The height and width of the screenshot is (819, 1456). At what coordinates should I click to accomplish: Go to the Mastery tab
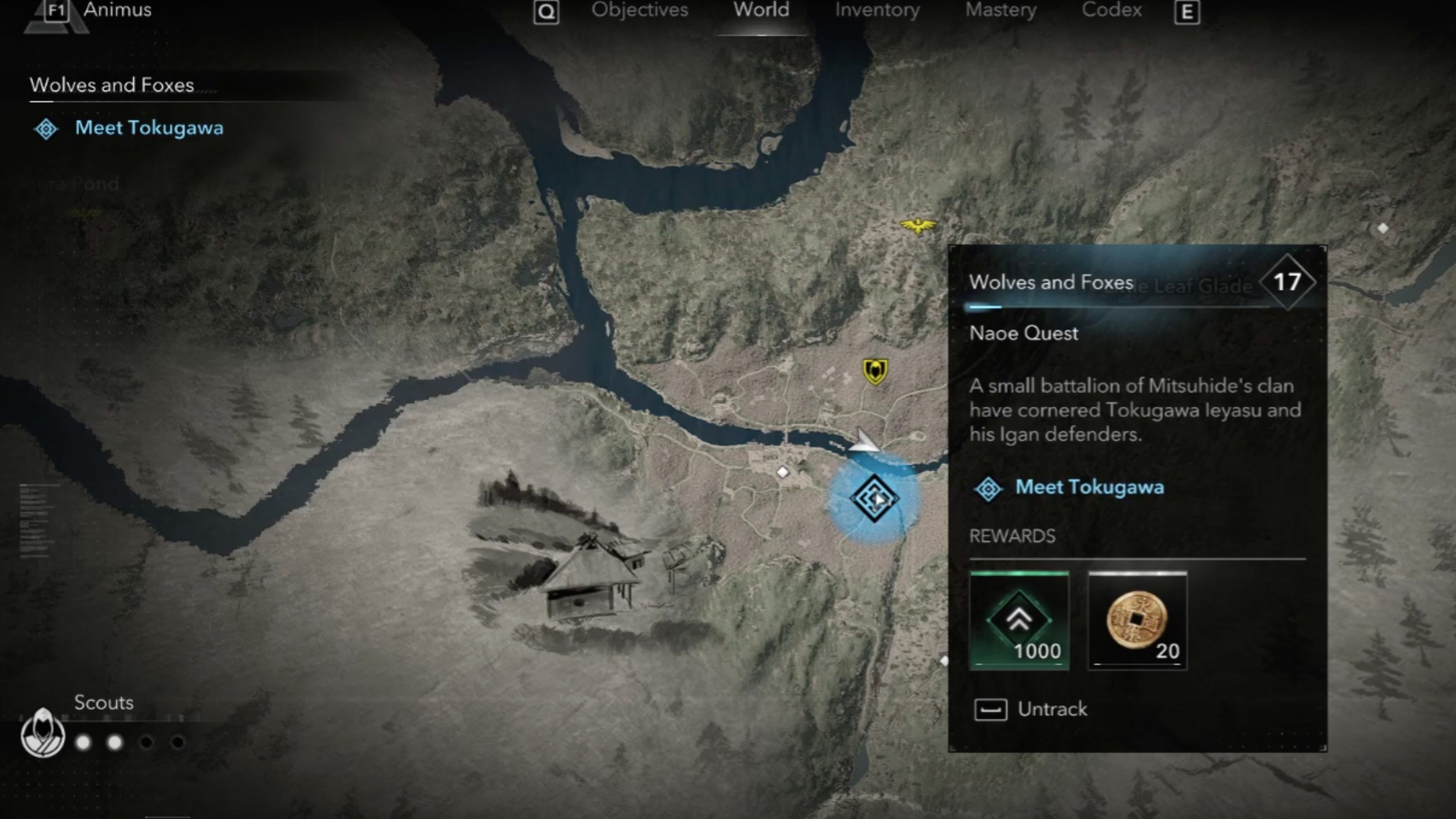[x=1000, y=11]
